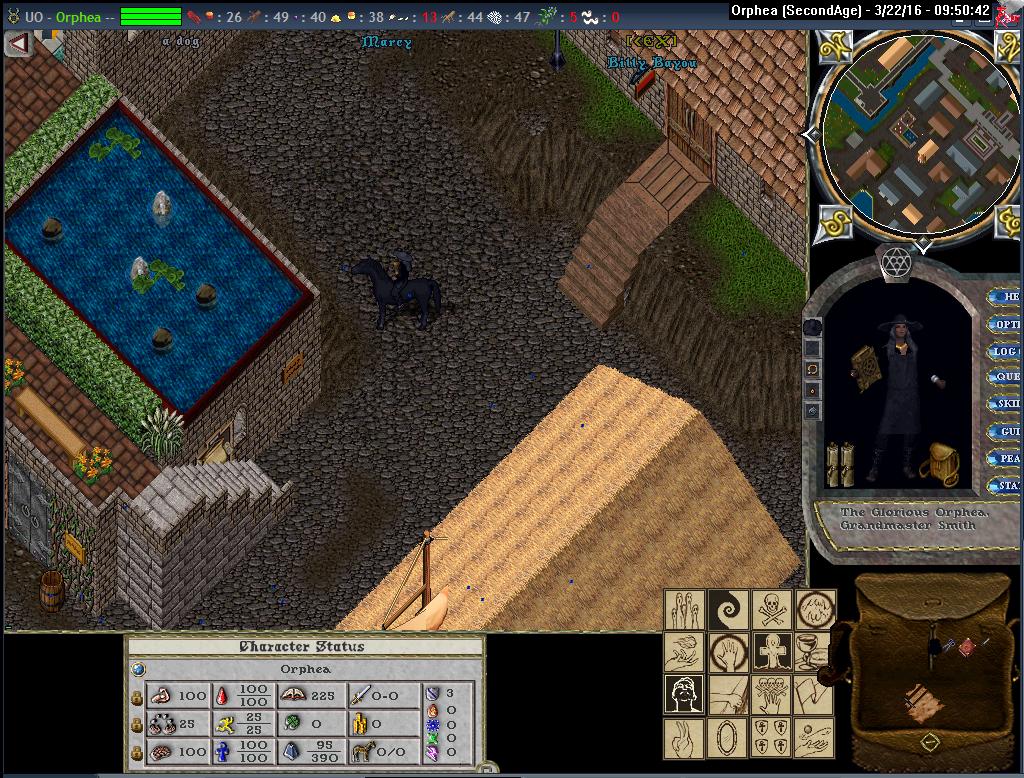This screenshot has width=1024, height=778.
Task: Click the blue orb in Character Status
Action: pyautogui.click(x=138, y=669)
